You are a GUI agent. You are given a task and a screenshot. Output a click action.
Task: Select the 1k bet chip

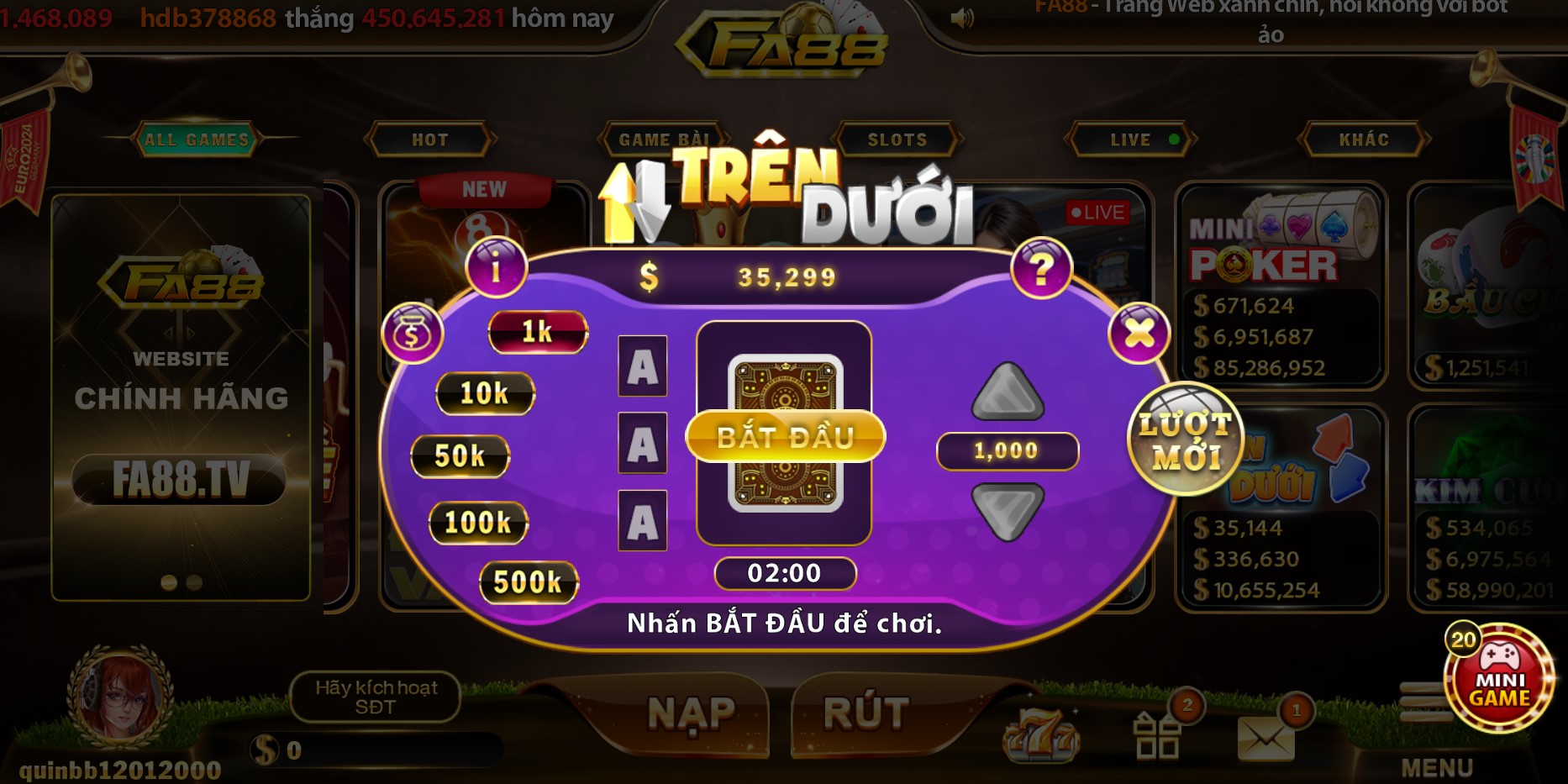538,332
